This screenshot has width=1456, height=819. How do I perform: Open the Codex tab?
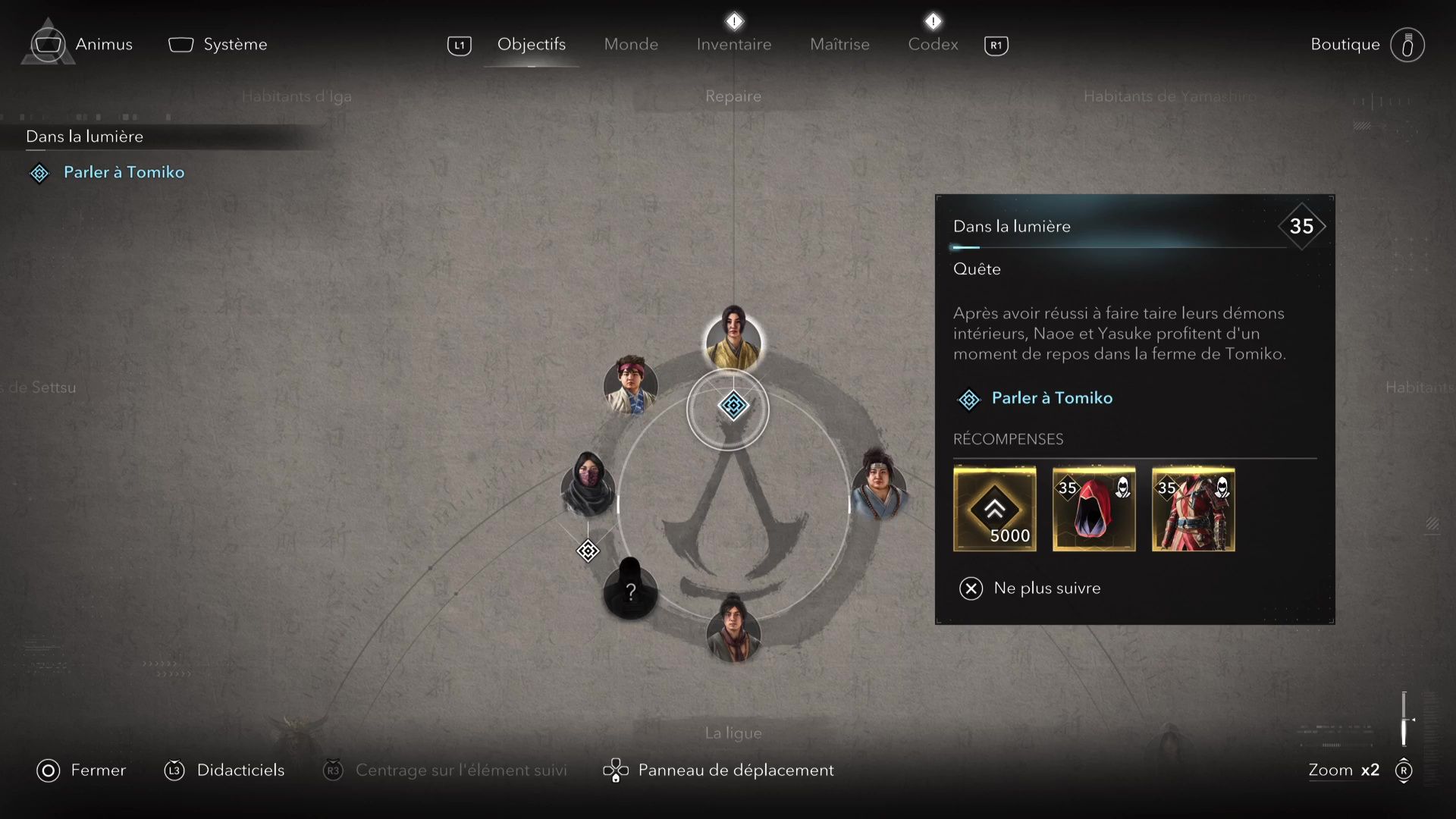tap(933, 44)
